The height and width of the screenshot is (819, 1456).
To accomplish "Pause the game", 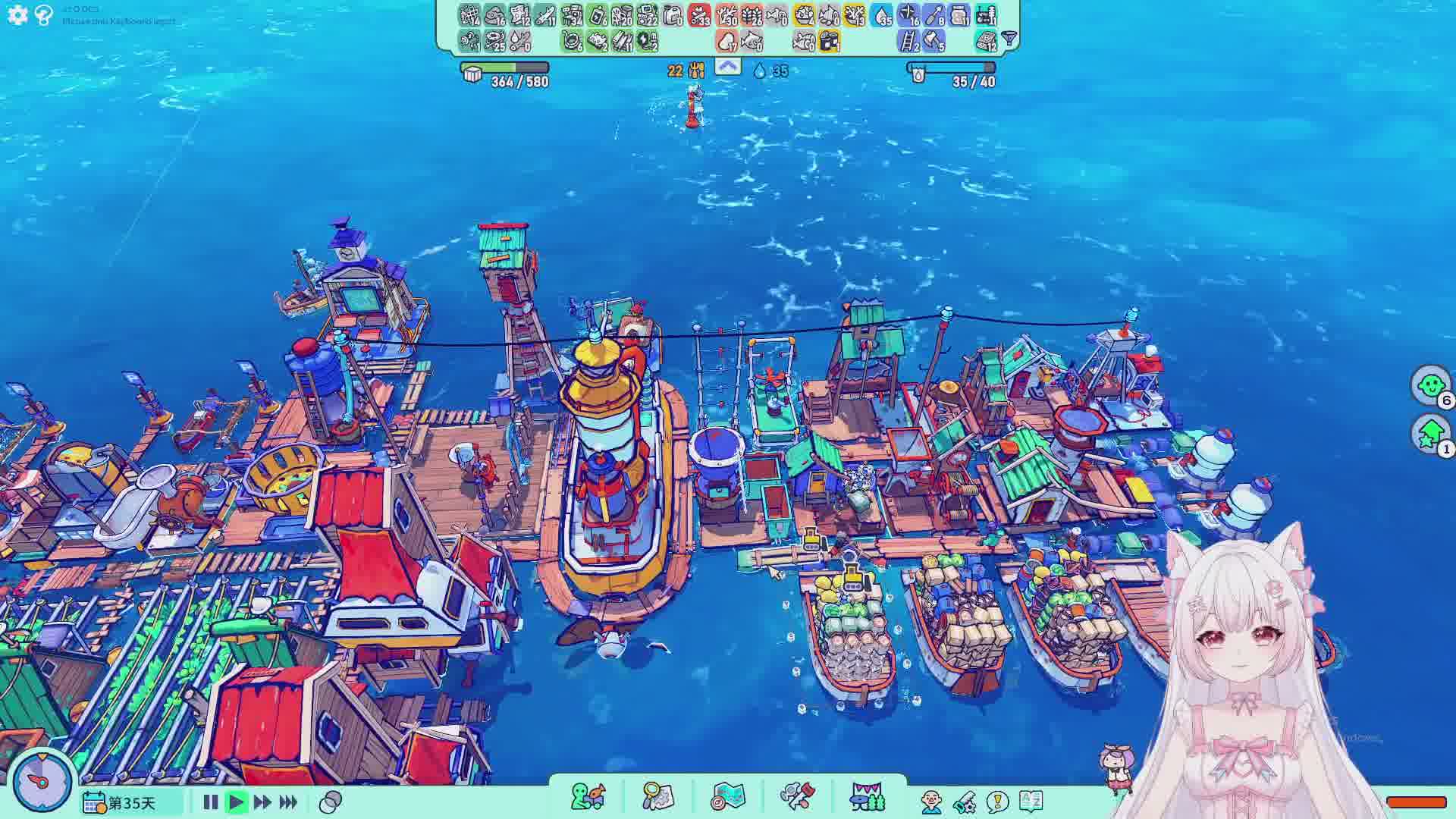I will click(x=211, y=802).
